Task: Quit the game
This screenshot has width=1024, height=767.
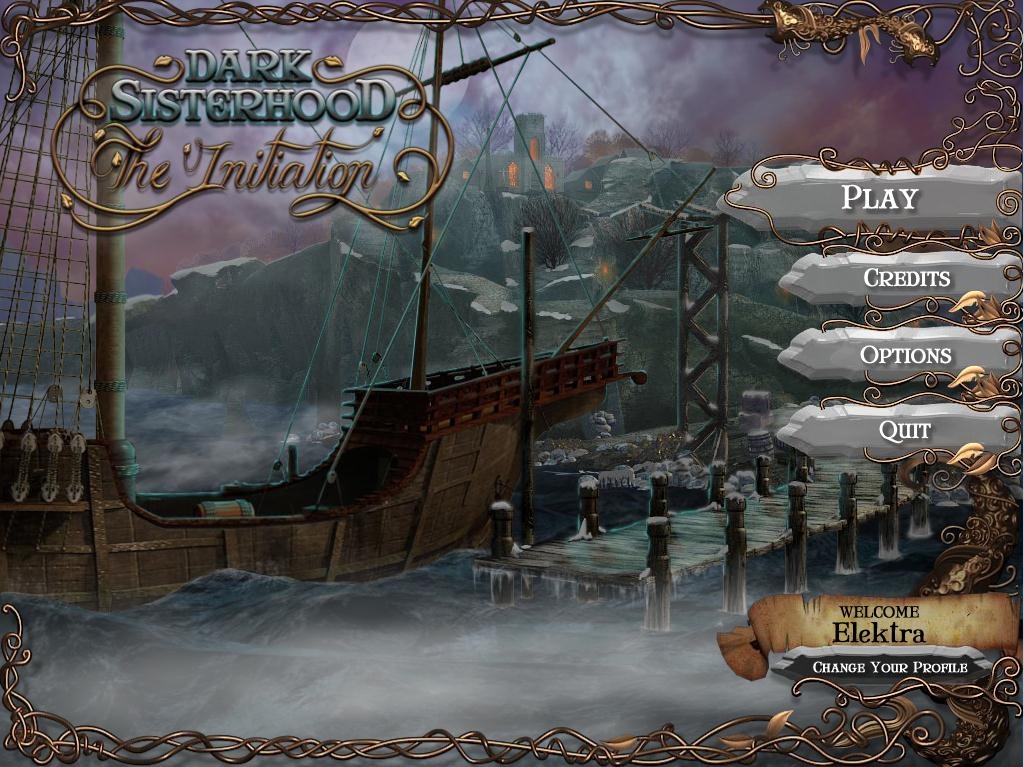Action: (x=904, y=431)
